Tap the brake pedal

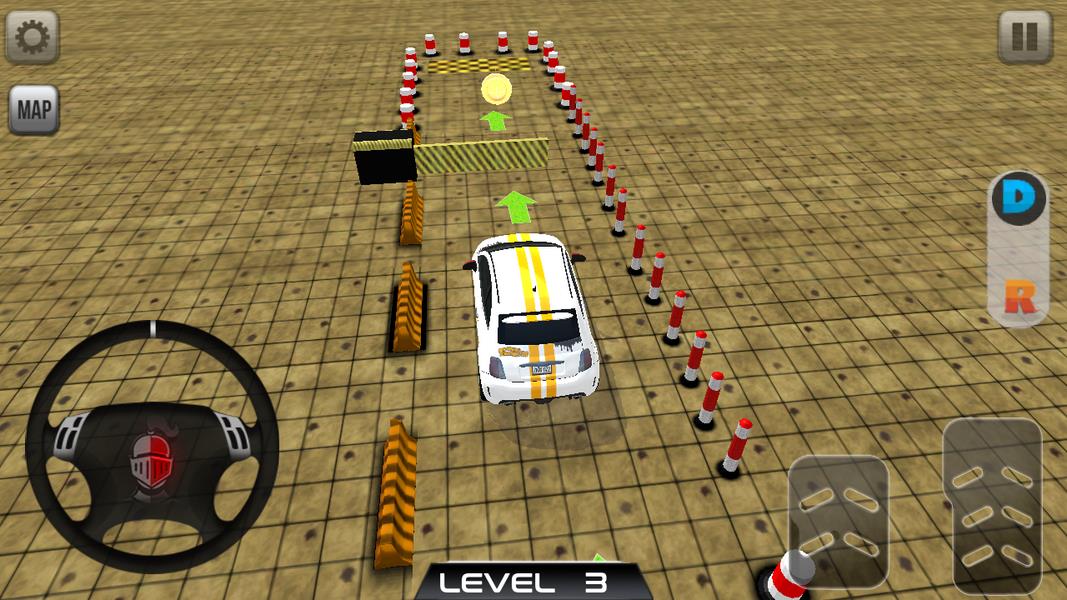(838, 520)
